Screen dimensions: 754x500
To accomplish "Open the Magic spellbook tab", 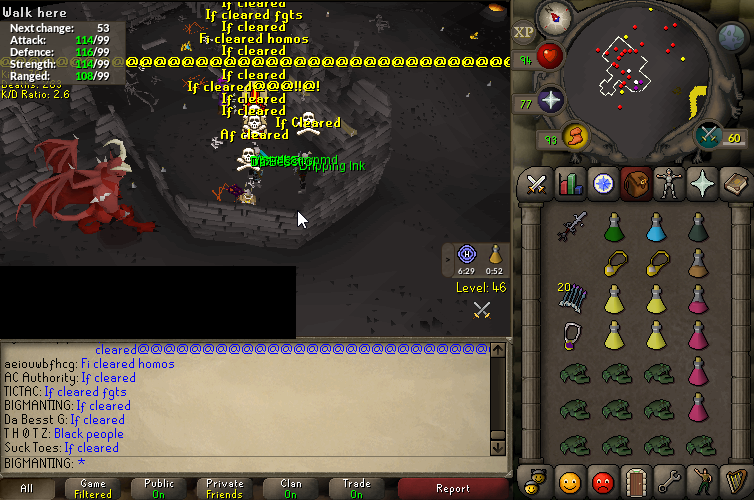I will [x=735, y=184].
